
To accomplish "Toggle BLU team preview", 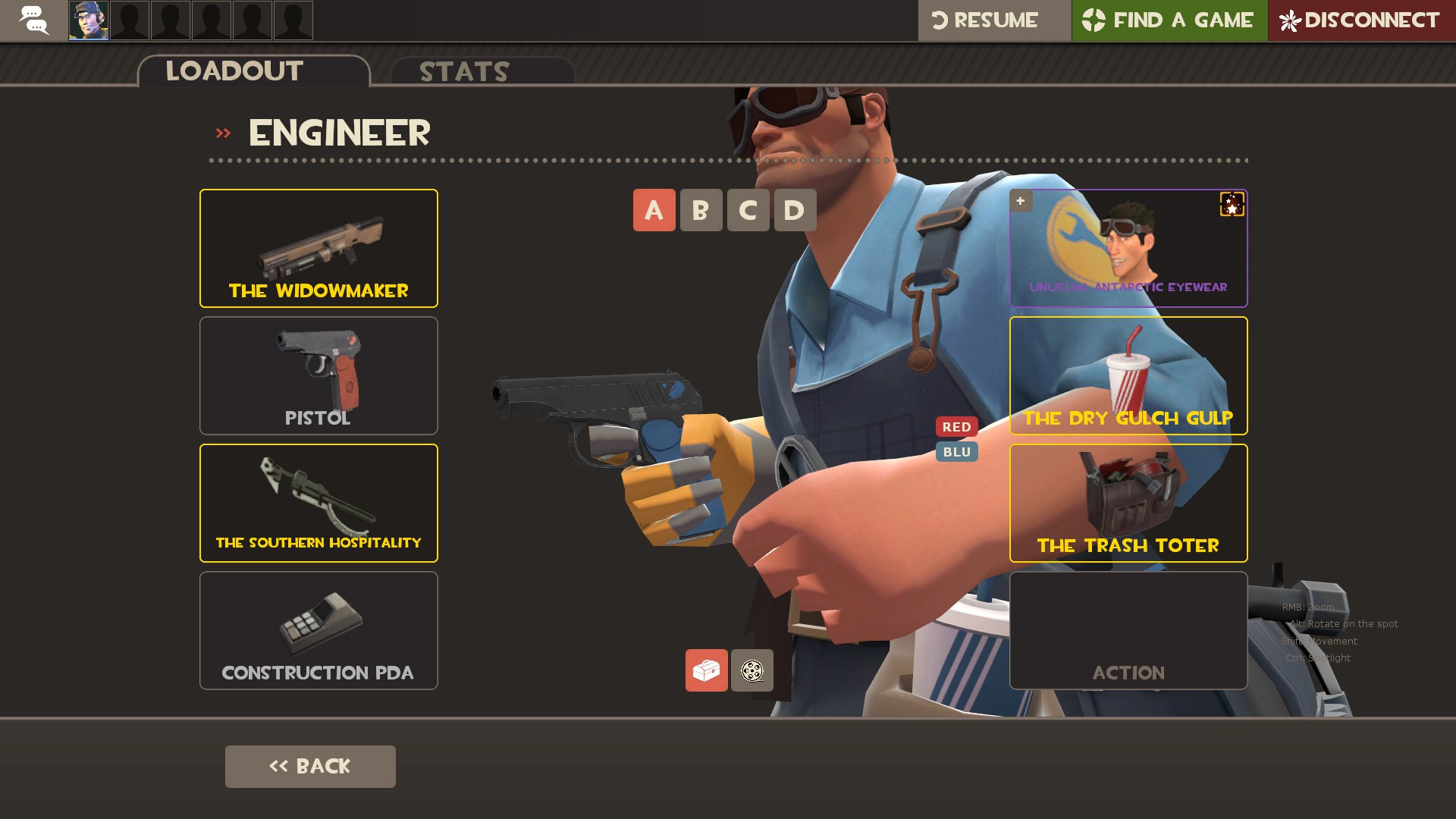I will [x=956, y=451].
